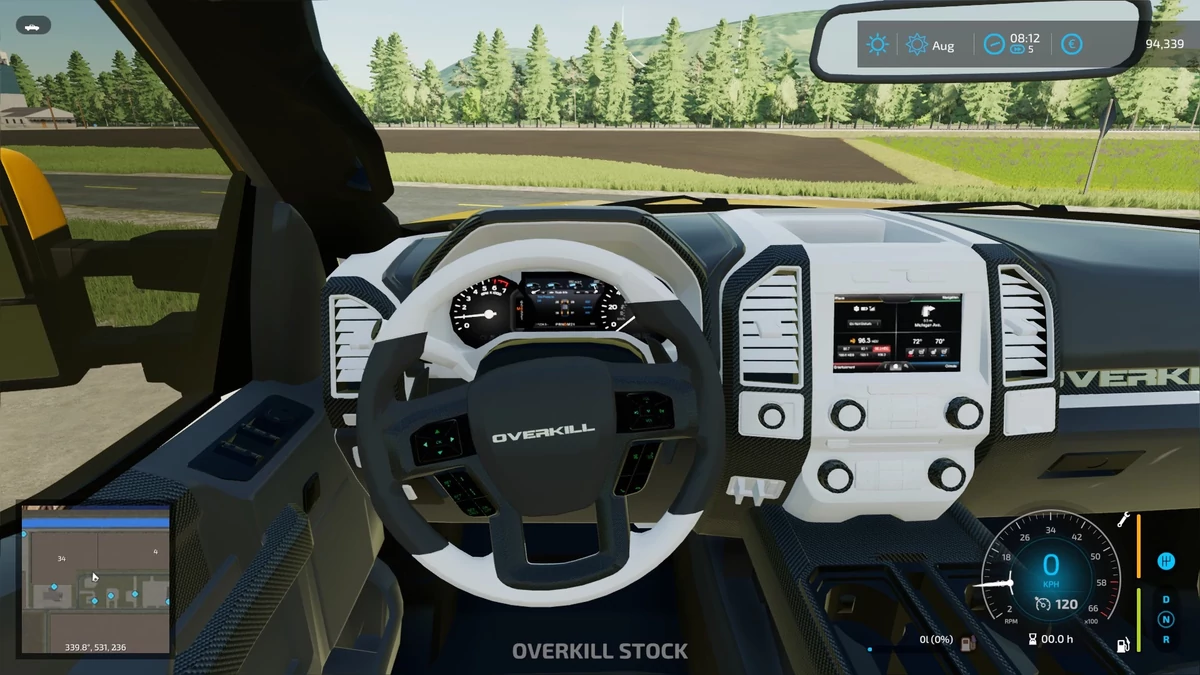Click the sun weather forecast icon
Viewport: 1200px width, 675px height.
878,45
